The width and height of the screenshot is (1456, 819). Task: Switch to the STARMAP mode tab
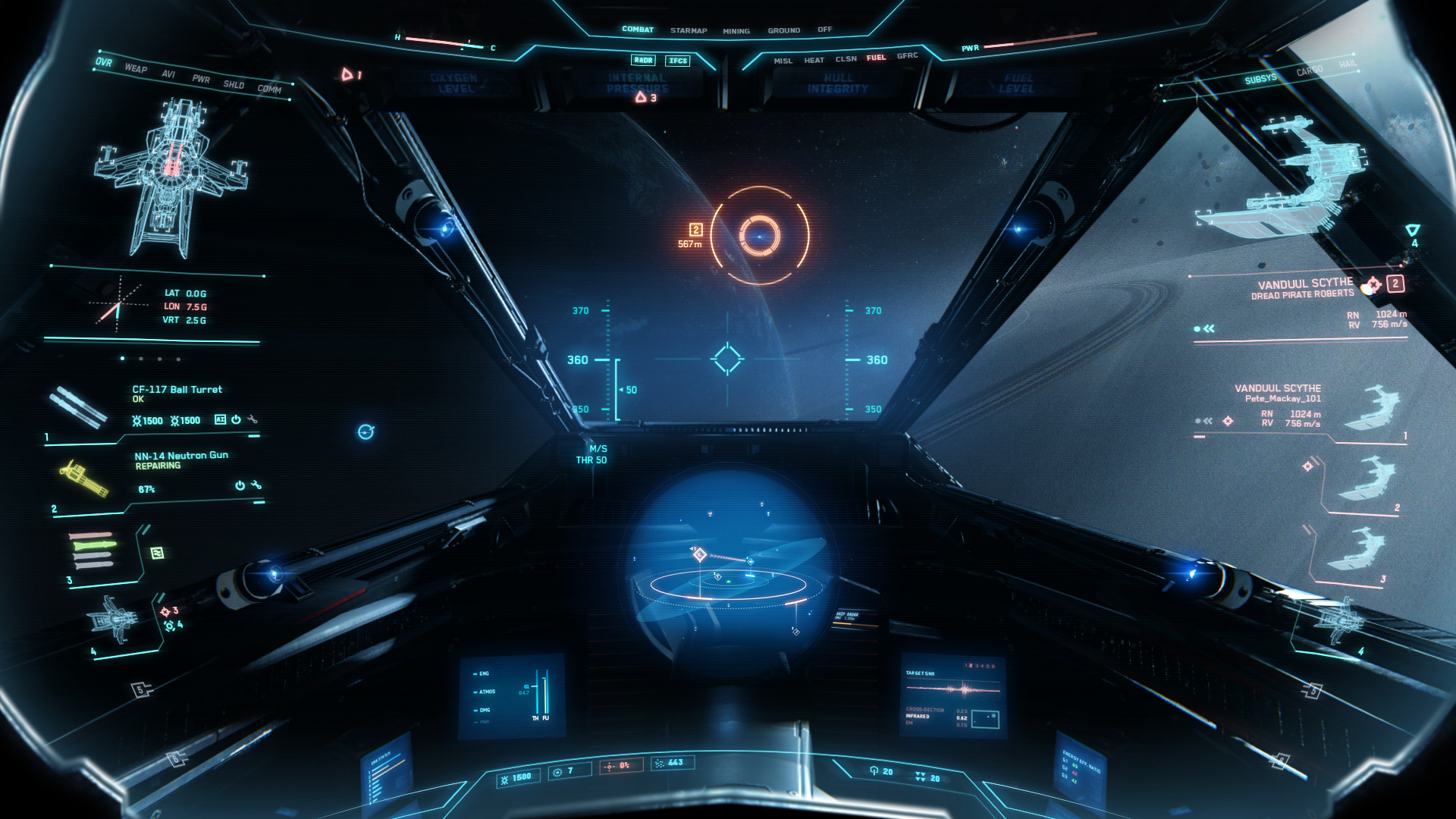click(687, 30)
